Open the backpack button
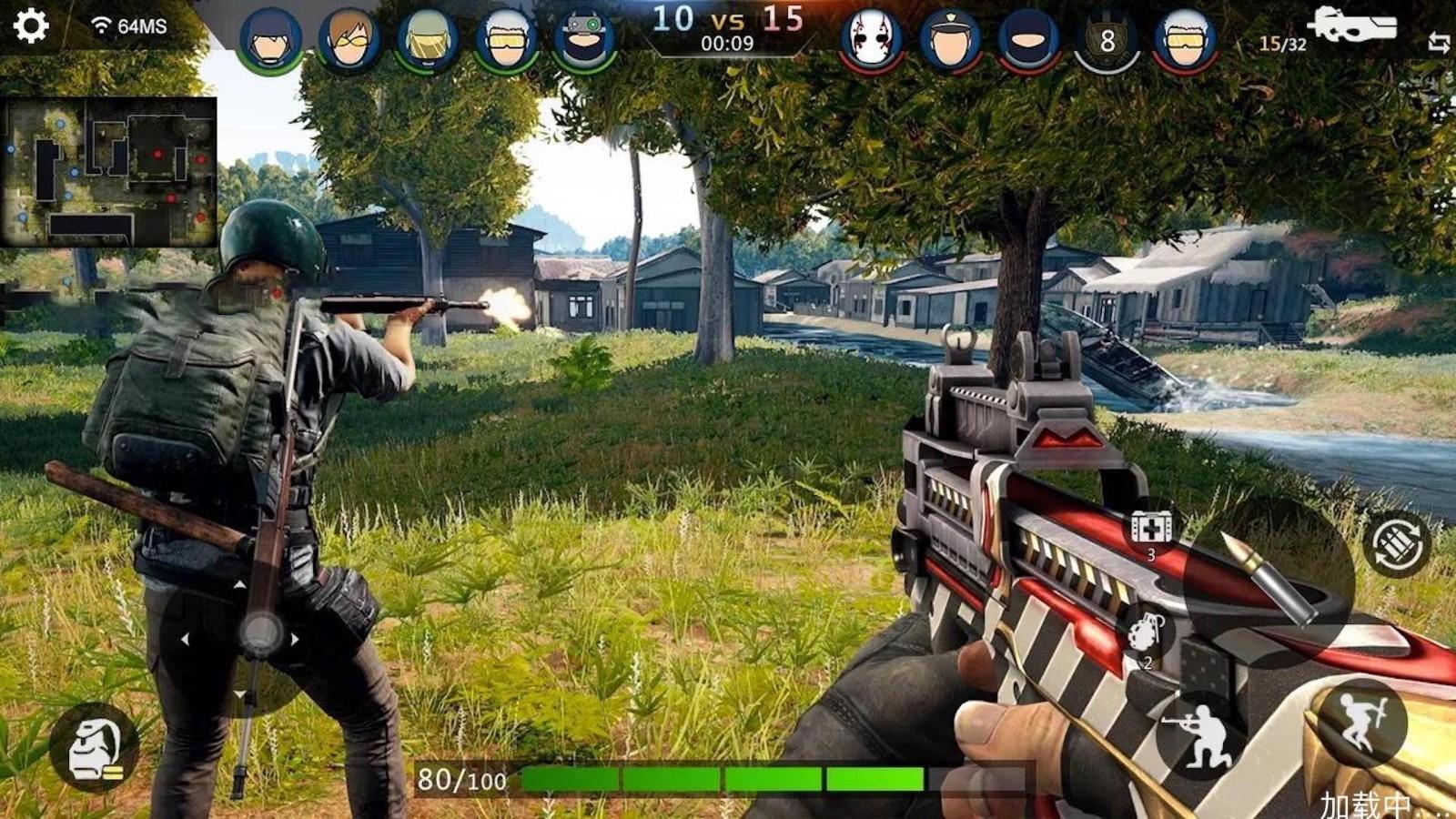Viewport: 1456px width, 819px height. click(96, 748)
